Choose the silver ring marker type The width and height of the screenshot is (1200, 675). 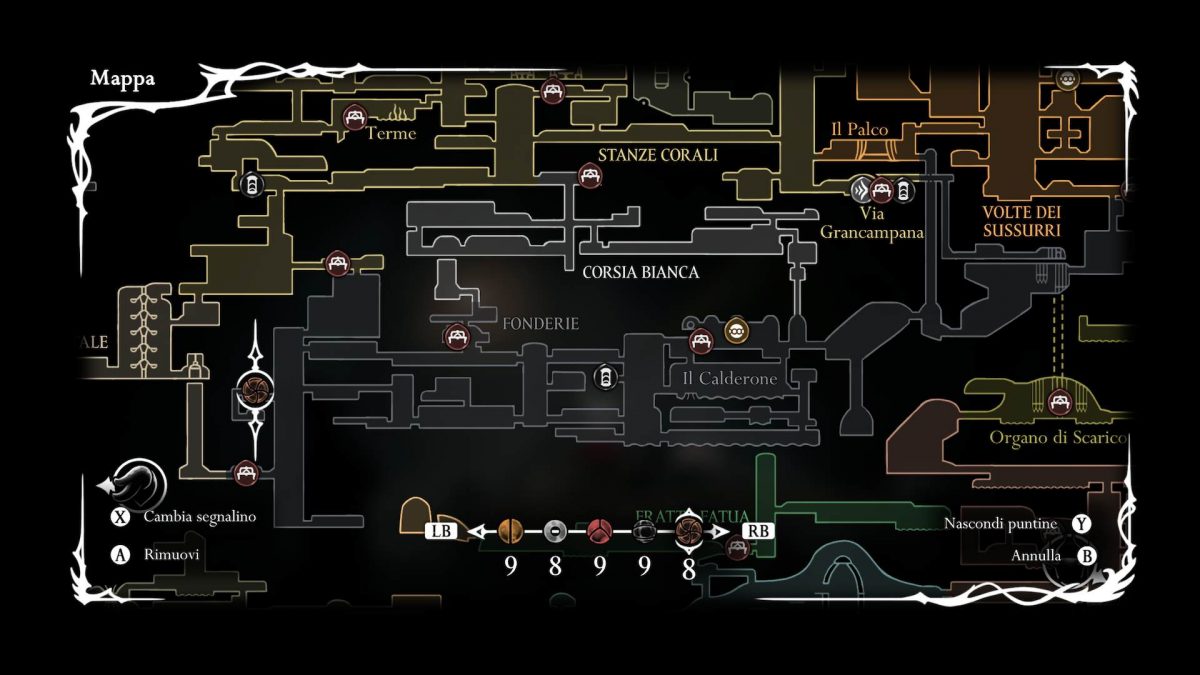click(x=556, y=531)
